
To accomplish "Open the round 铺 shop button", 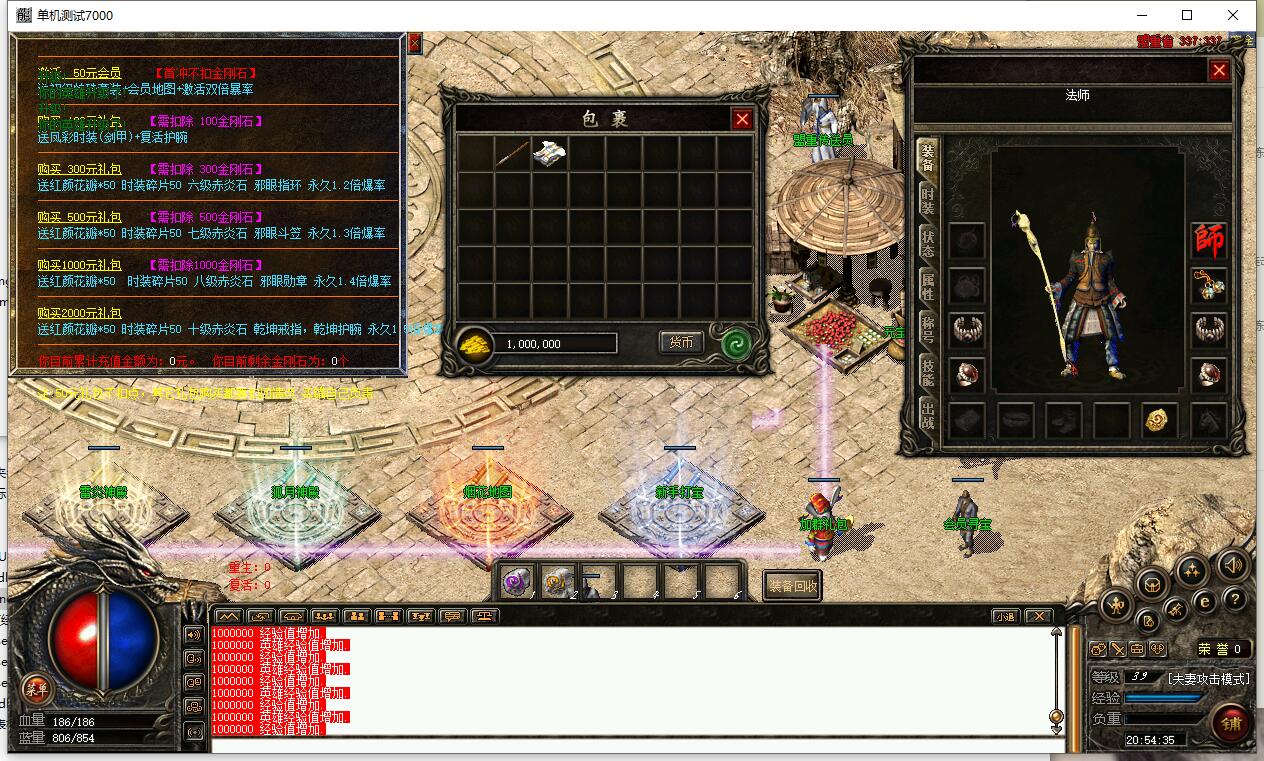I will pos(1229,723).
